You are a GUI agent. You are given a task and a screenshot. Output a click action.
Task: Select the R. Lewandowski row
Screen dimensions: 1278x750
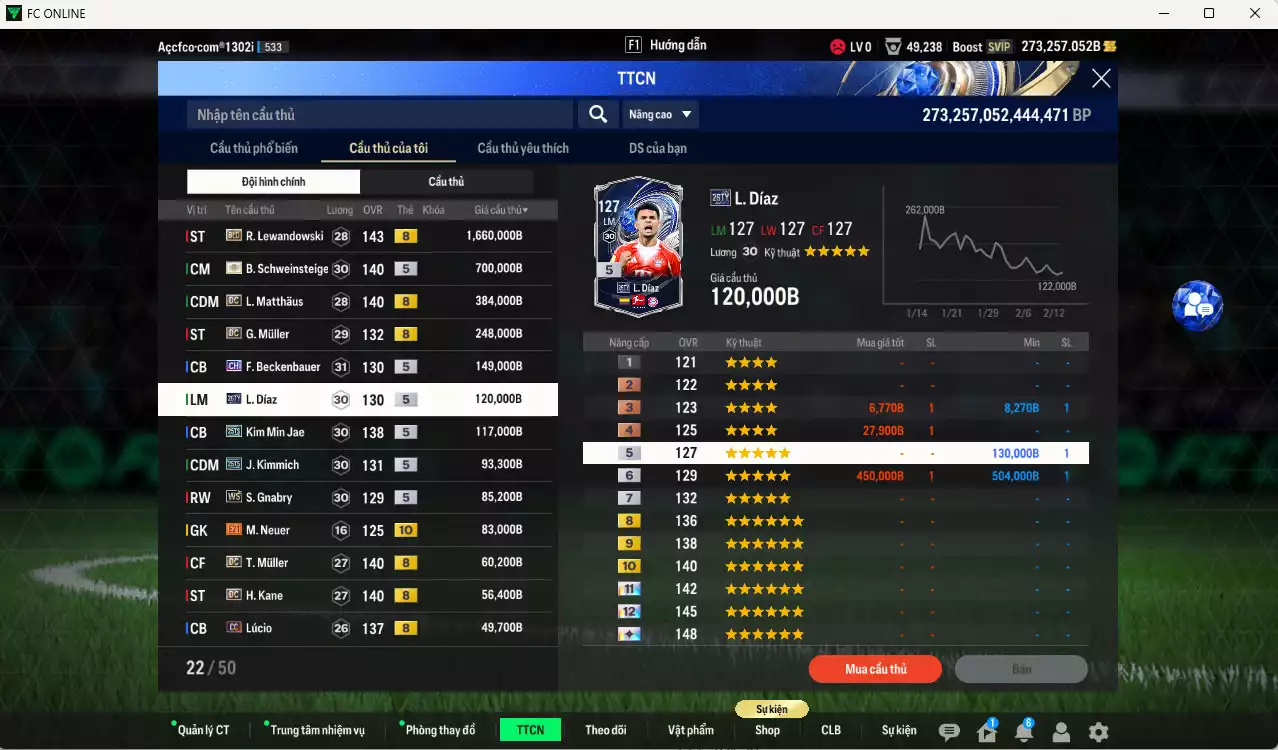pyautogui.click(x=357, y=236)
